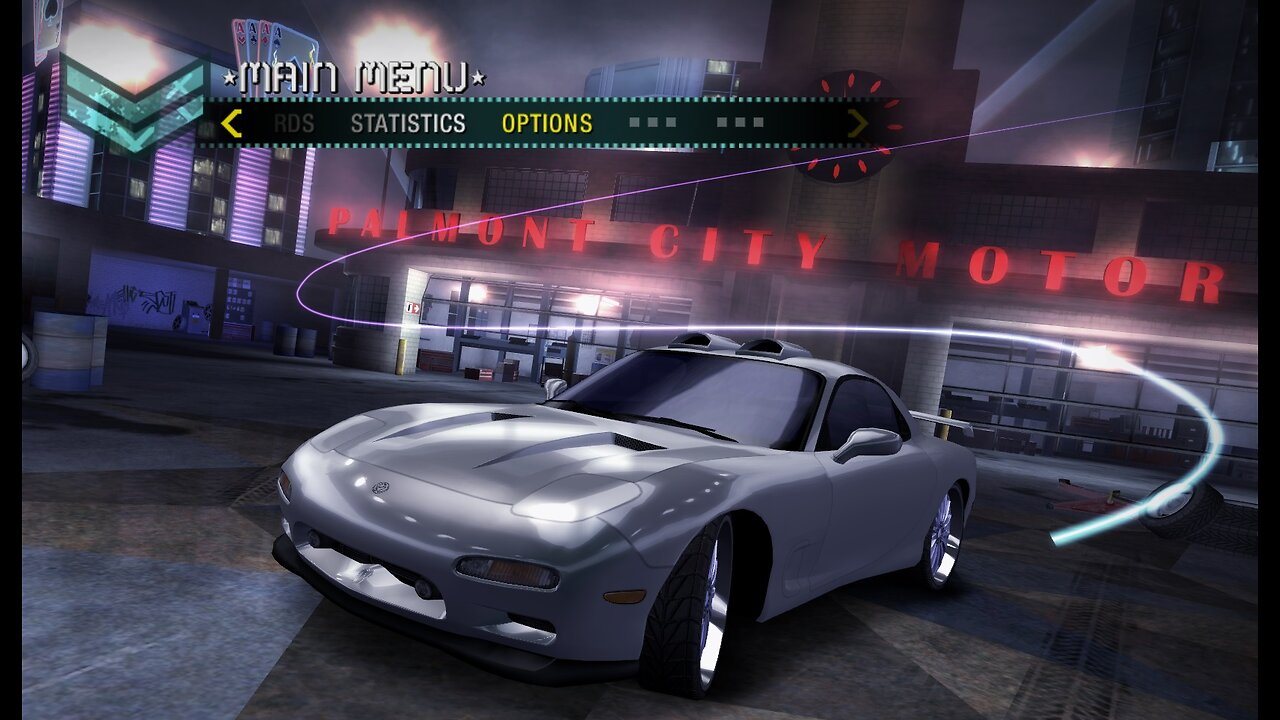
Task: Select the Statistics menu entry
Action: [x=407, y=124]
